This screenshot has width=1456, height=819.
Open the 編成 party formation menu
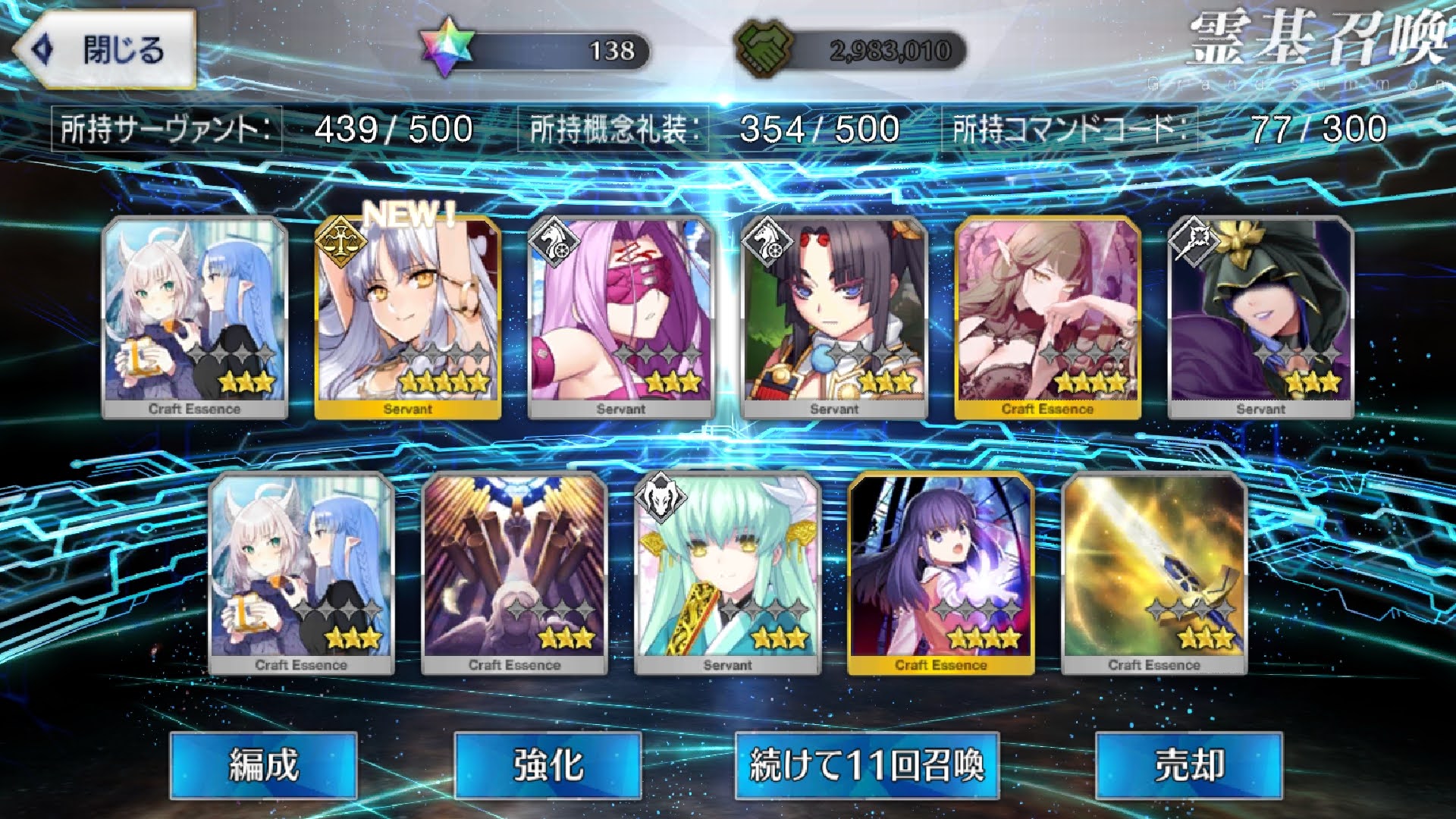coord(263,764)
